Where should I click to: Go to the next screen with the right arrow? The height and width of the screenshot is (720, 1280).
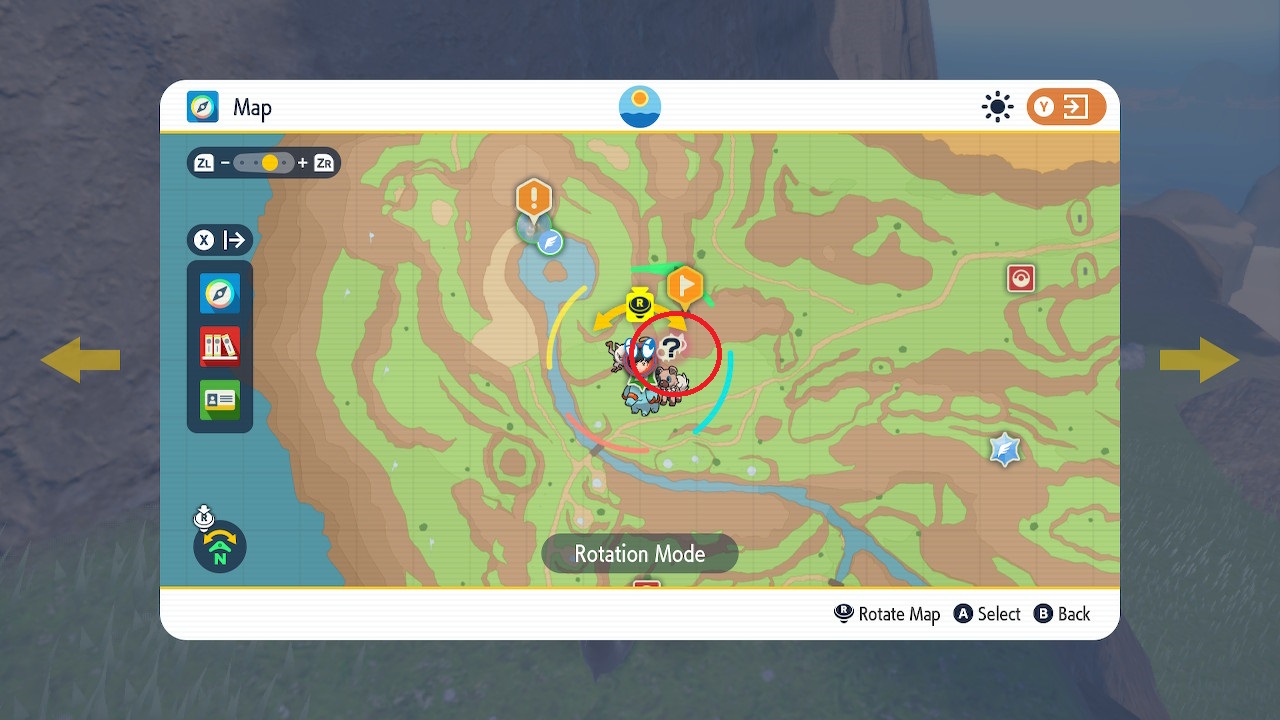click(x=1199, y=360)
